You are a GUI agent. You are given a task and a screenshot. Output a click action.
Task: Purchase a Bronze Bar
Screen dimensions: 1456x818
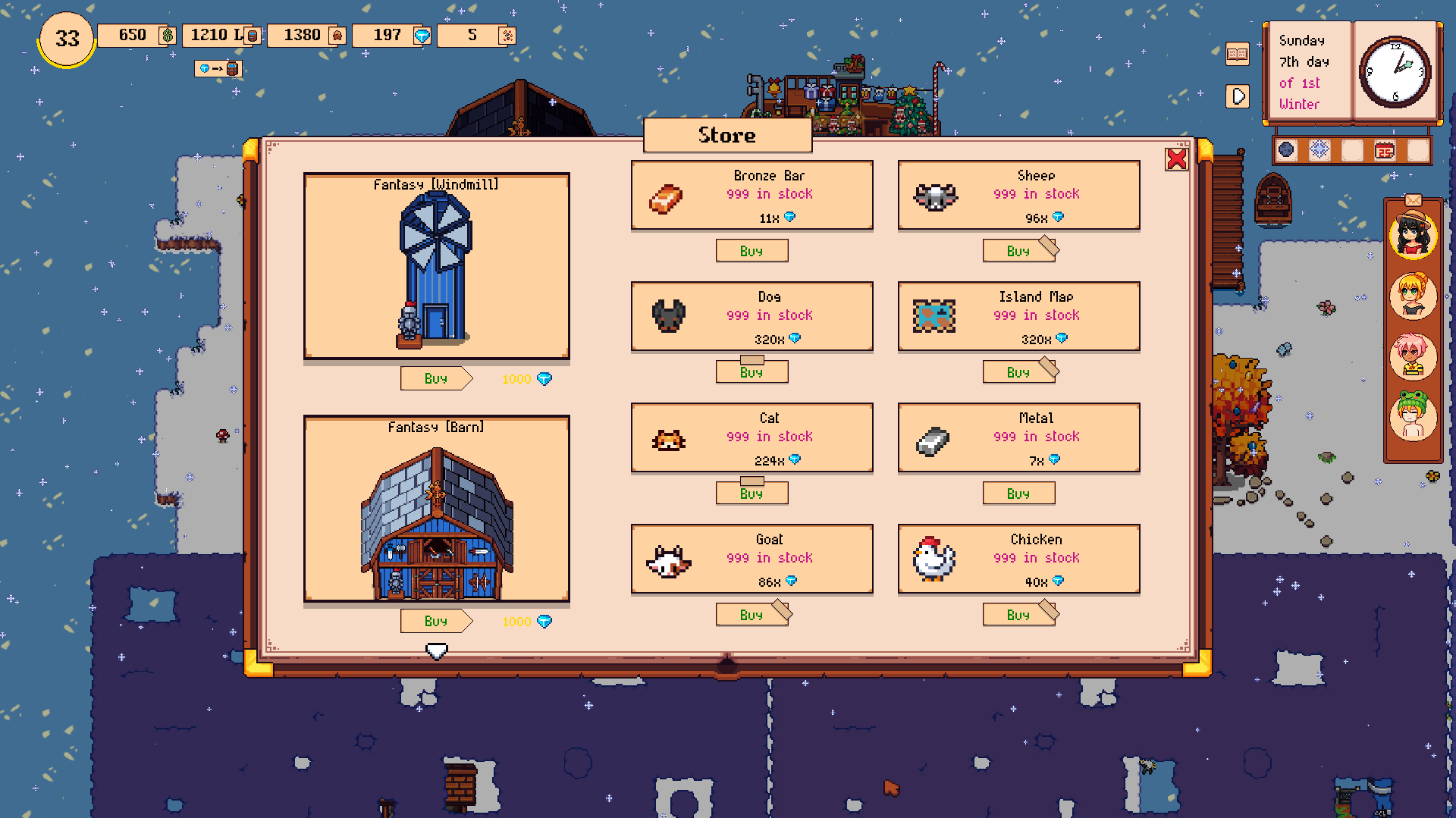(x=752, y=251)
